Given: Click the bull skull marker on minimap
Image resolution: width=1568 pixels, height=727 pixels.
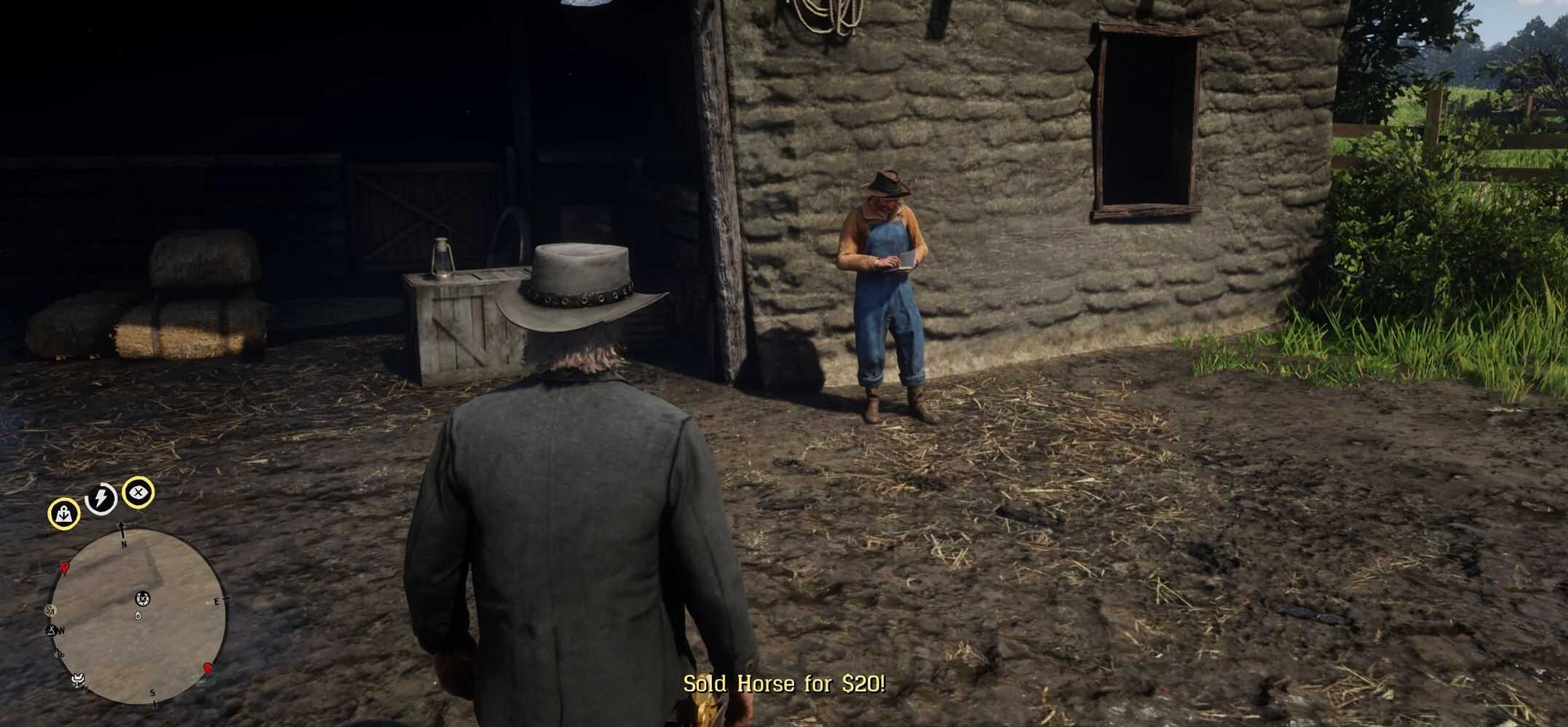Looking at the screenshot, I should click(78, 680).
